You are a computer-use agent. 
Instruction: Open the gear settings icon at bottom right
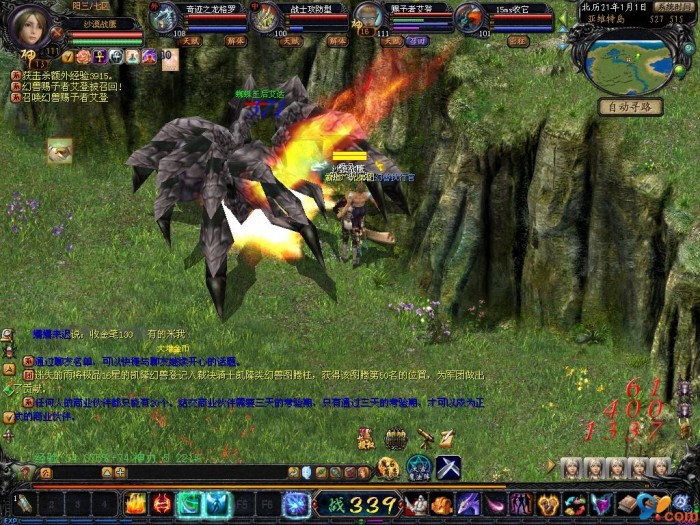click(682, 502)
